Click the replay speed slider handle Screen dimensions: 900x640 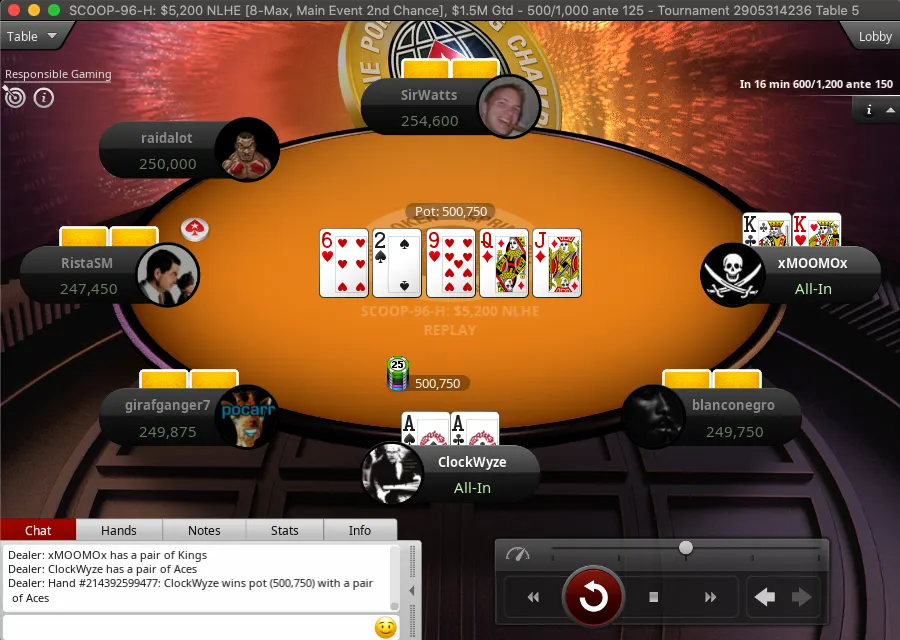tap(686, 547)
